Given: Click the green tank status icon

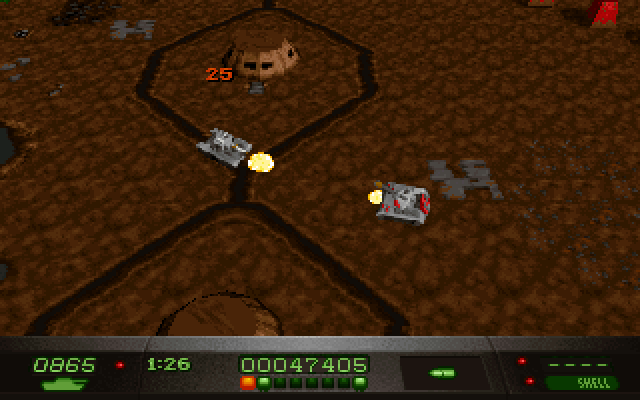Looking at the screenshot, I should (63, 383).
